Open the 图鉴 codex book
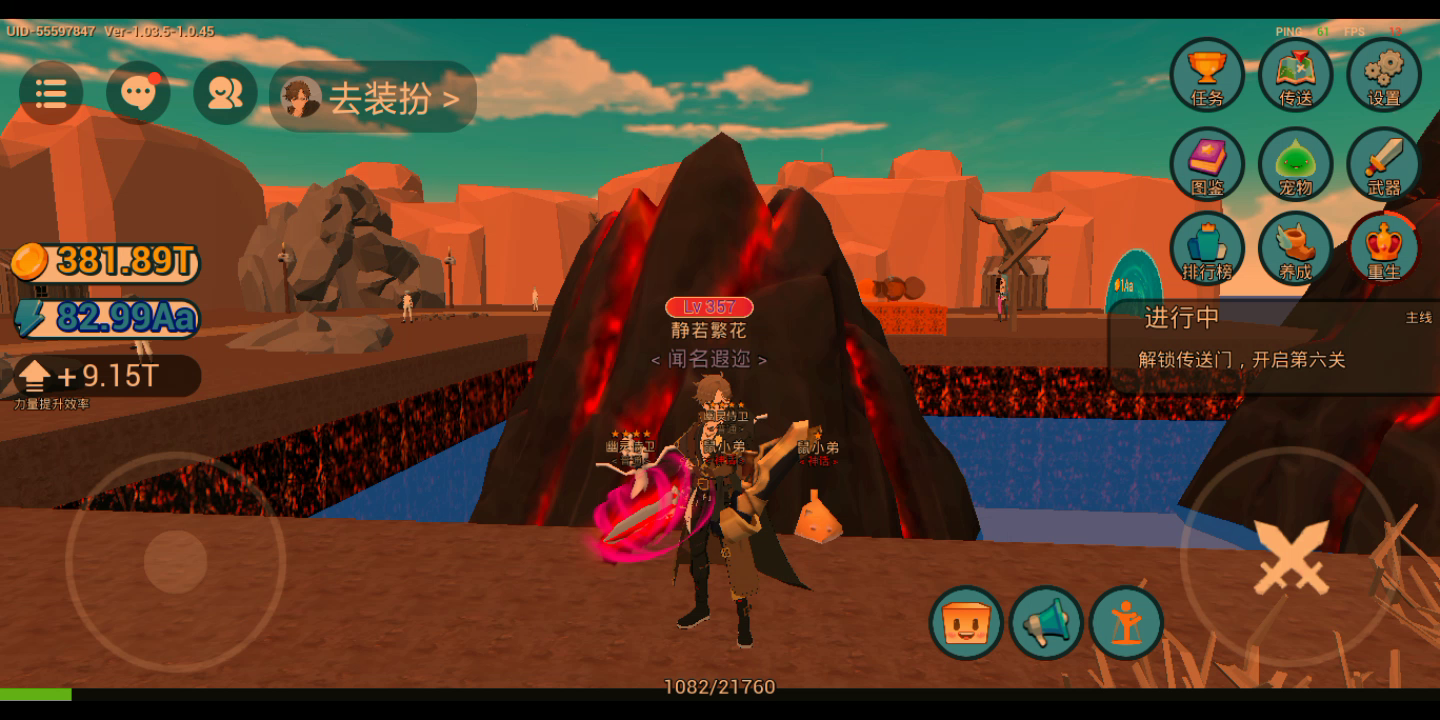Screen dimensions: 1440x720 coord(1207,163)
